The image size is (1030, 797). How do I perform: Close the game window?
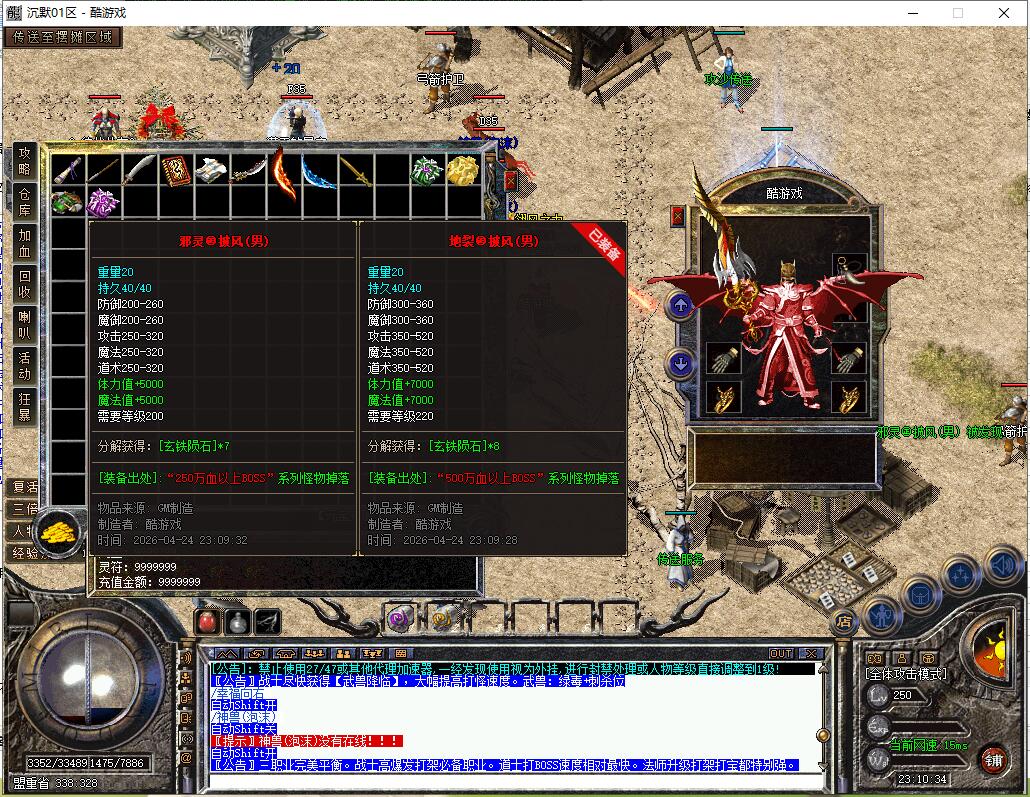pyautogui.click(x=1004, y=13)
